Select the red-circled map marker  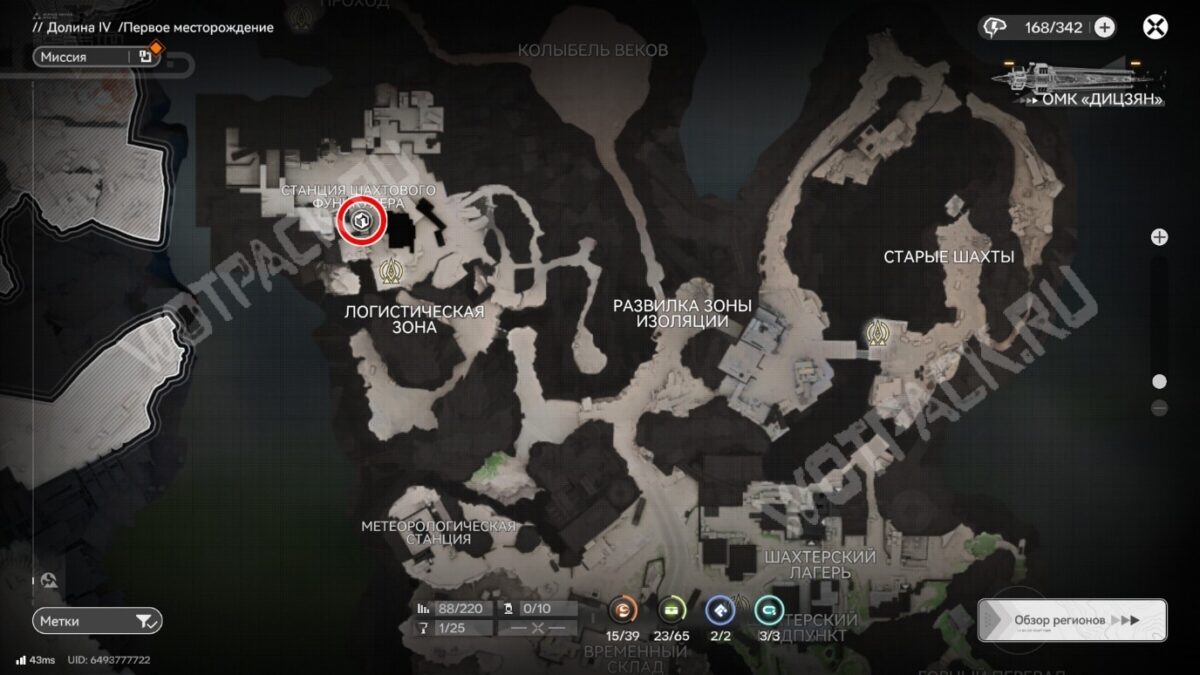point(361,222)
